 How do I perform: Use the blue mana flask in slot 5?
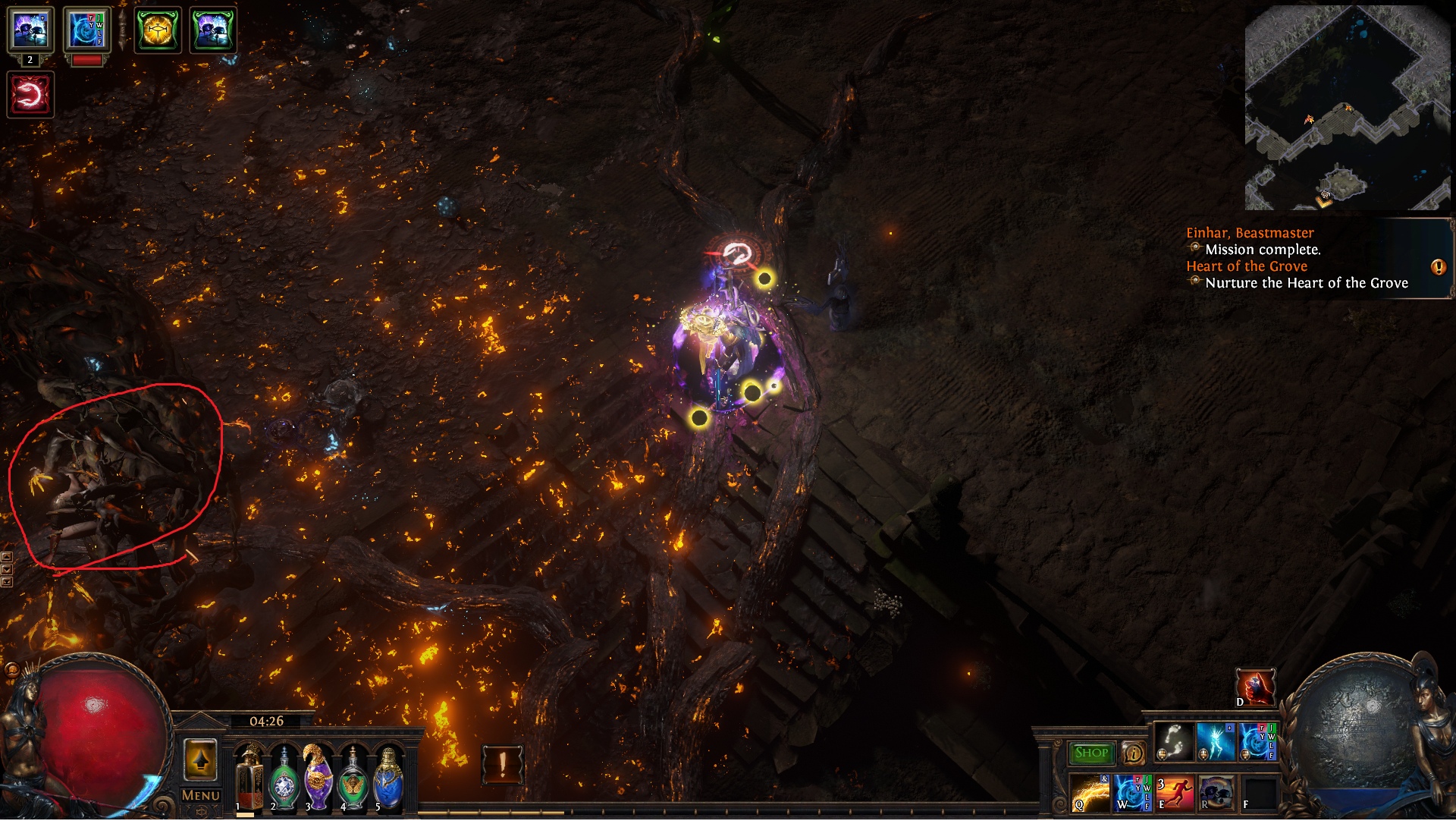(388, 778)
